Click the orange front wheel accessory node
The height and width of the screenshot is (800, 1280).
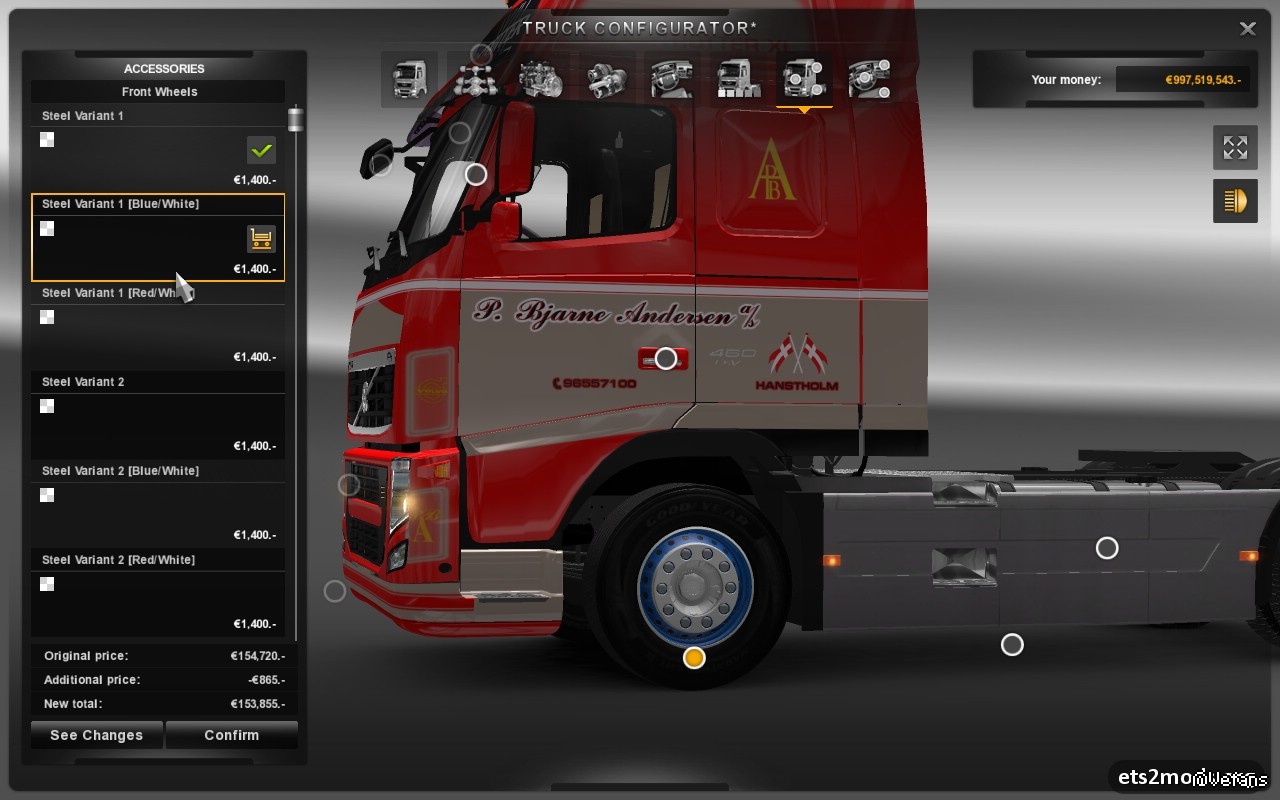coord(694,657)
